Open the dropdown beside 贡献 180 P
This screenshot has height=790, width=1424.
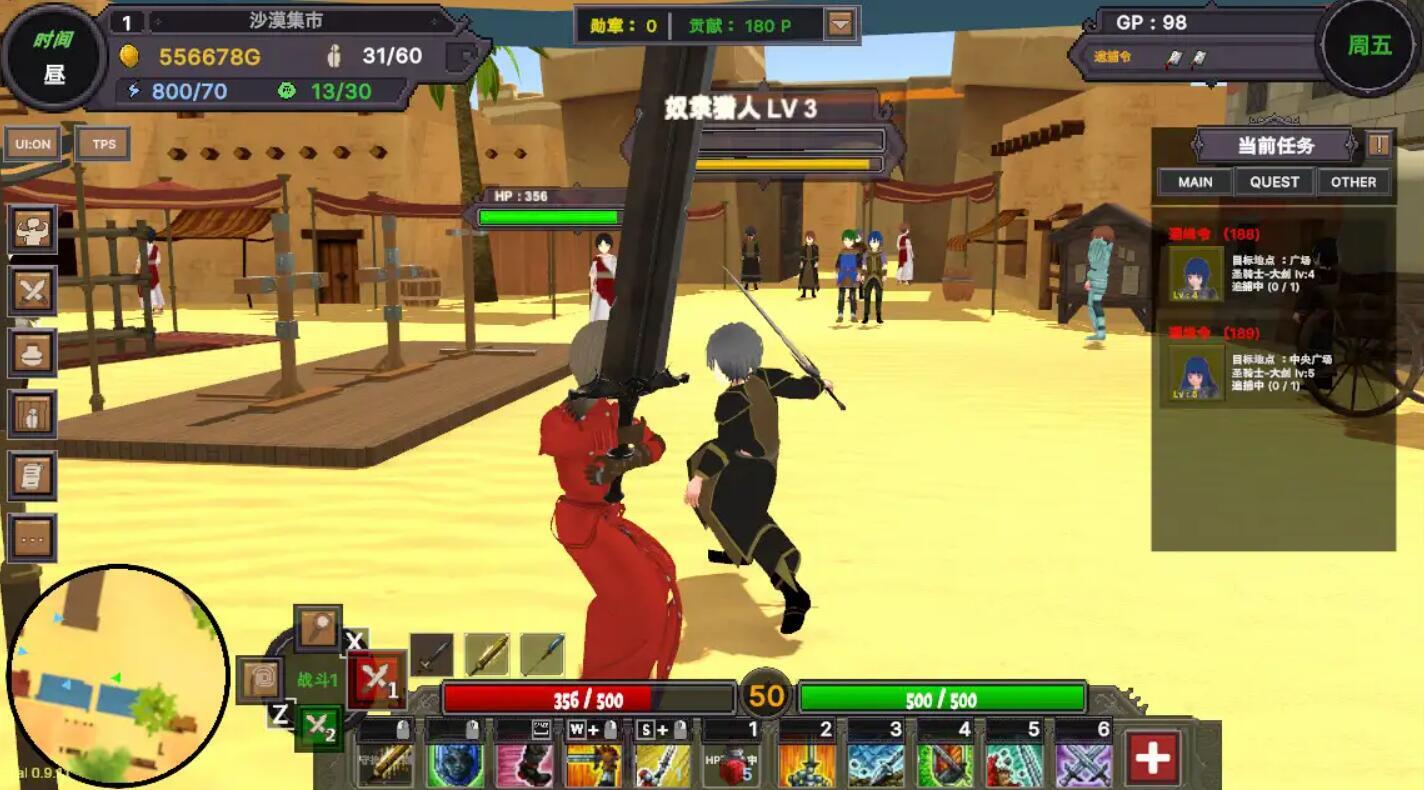point(838,24)
